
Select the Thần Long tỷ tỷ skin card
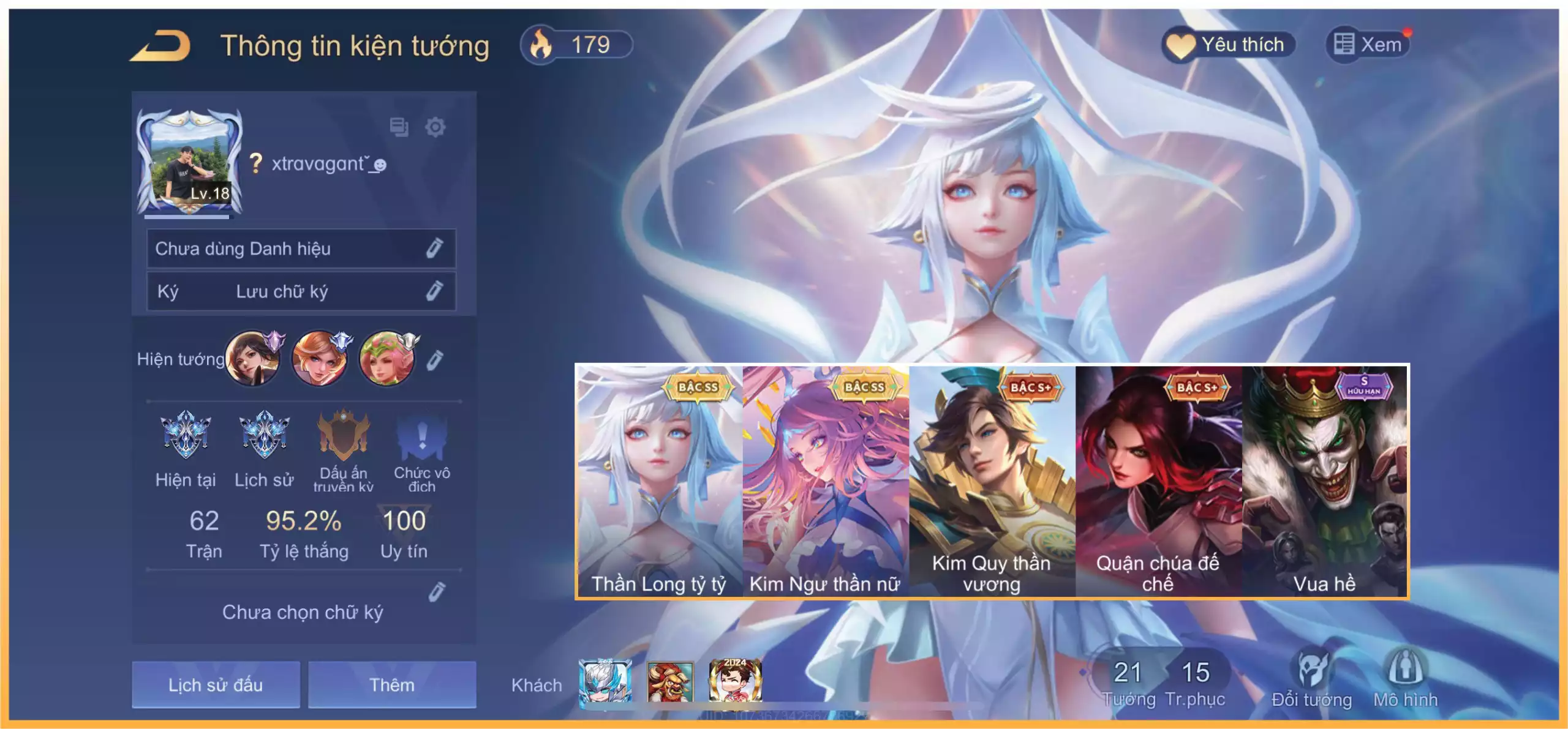click(659, 481)
